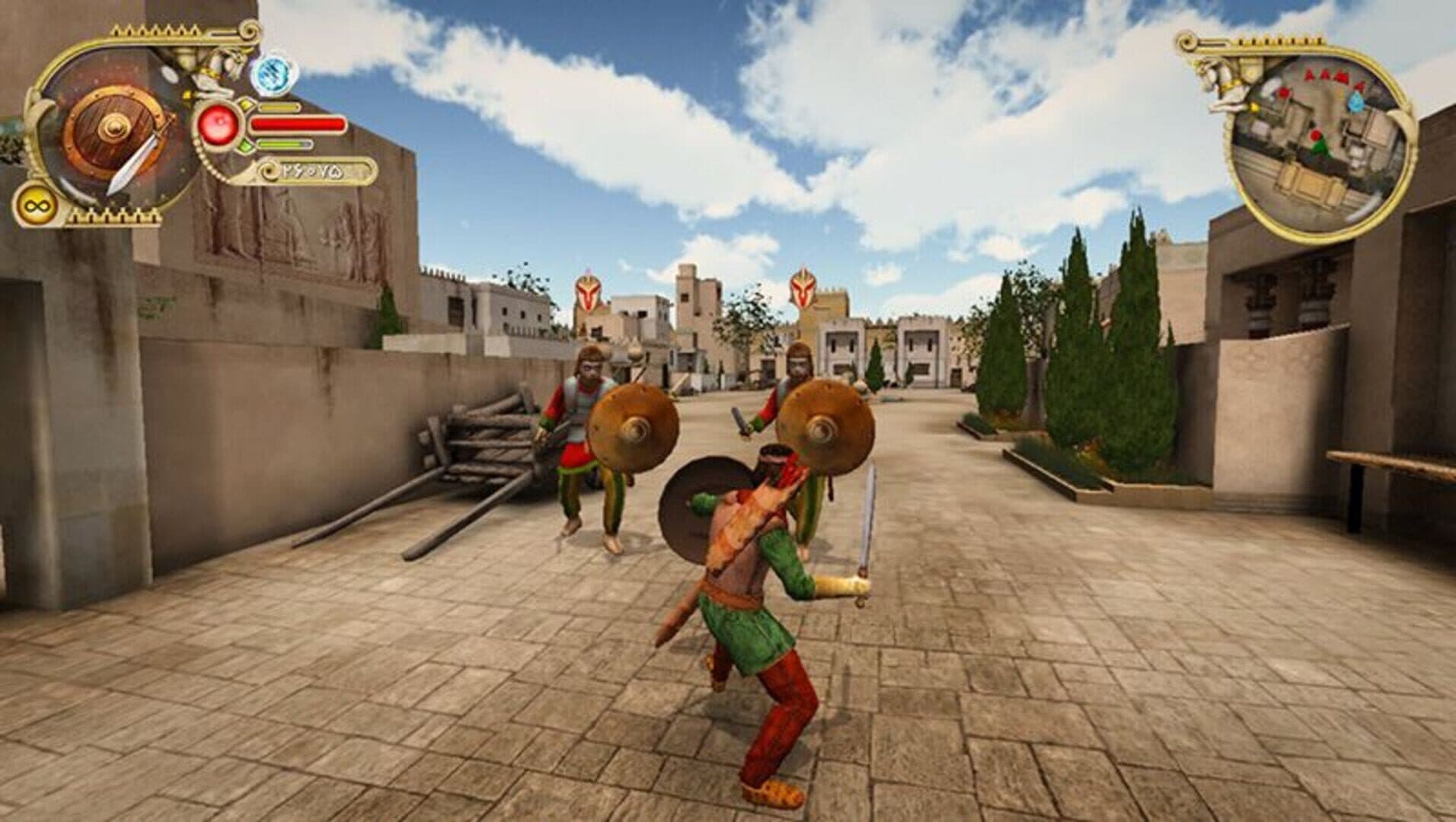The width and height of the screenshot is (1456, 822).
Task: Select the blue water drop marker on minimap
Action: coord(1355,101)
